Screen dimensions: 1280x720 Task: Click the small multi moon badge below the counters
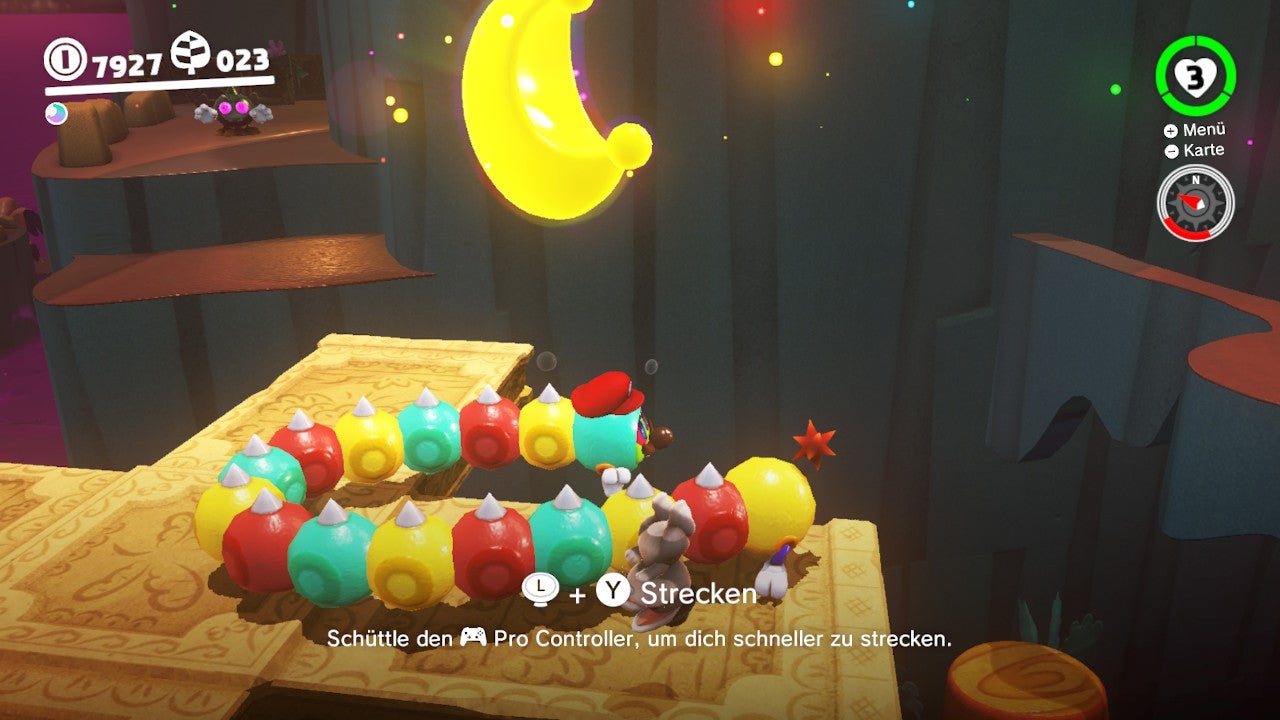point(56,113)
